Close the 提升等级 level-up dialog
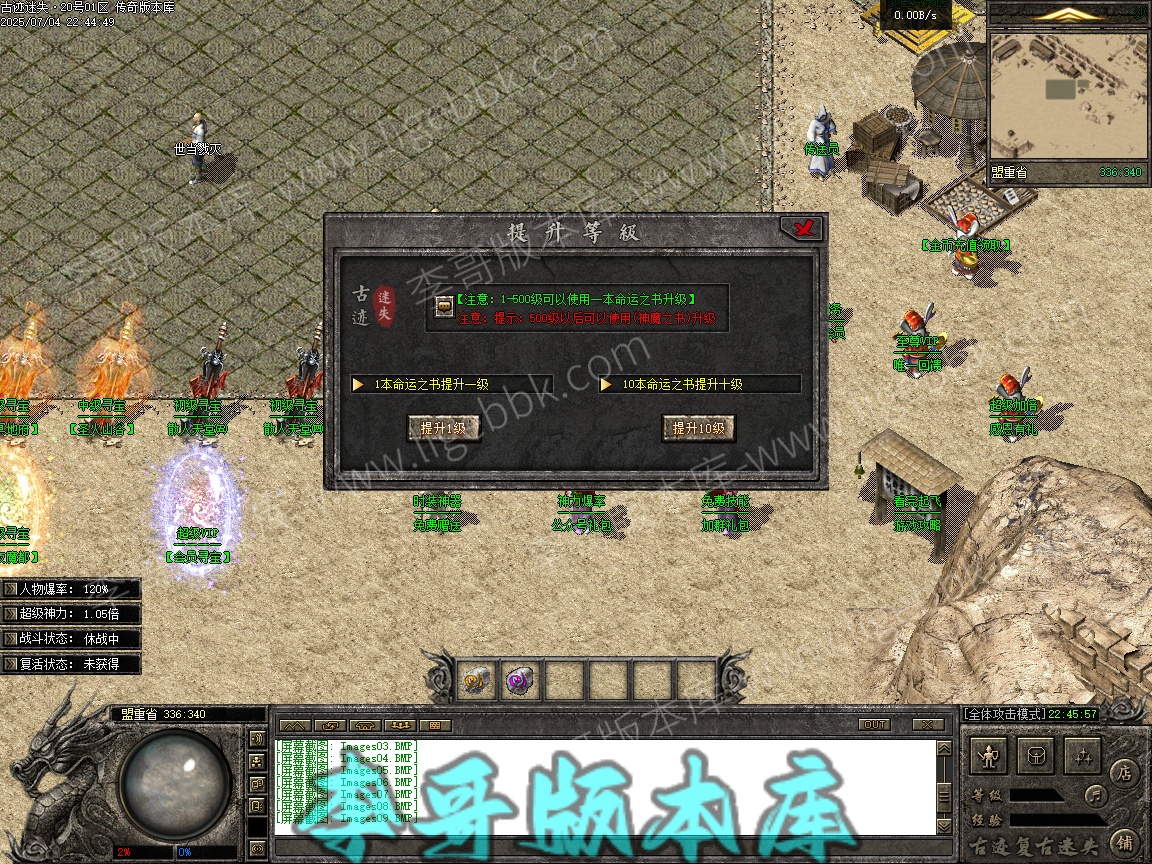Viewport: 1152px width, 864px height. point(802,229)
